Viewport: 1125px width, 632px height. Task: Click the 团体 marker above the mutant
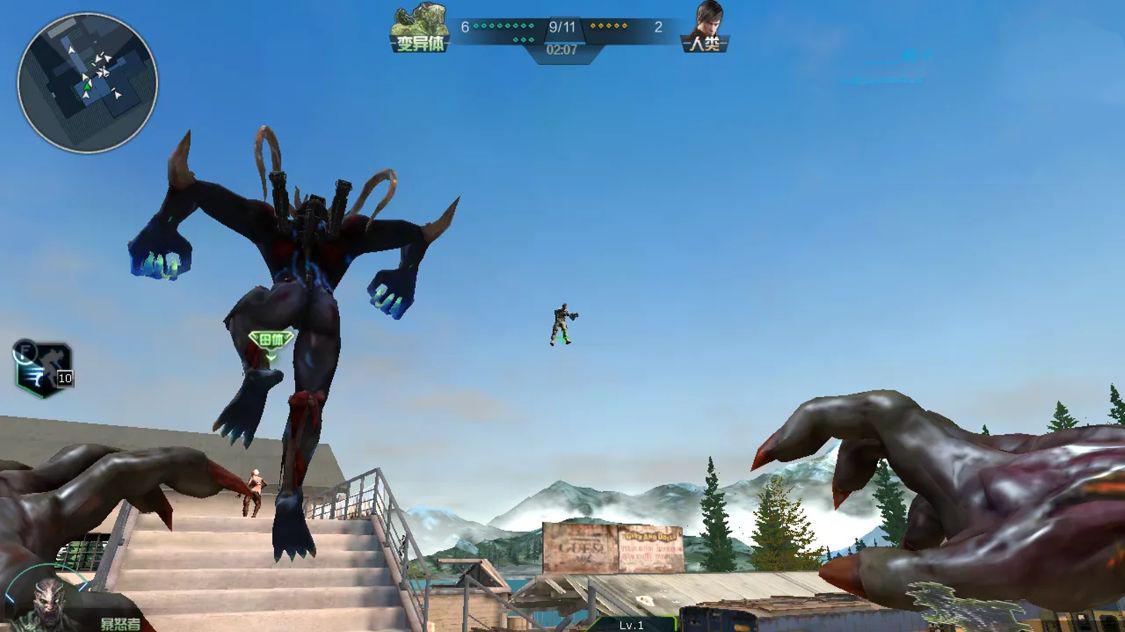pyautogui.click(x=271, y=341)
